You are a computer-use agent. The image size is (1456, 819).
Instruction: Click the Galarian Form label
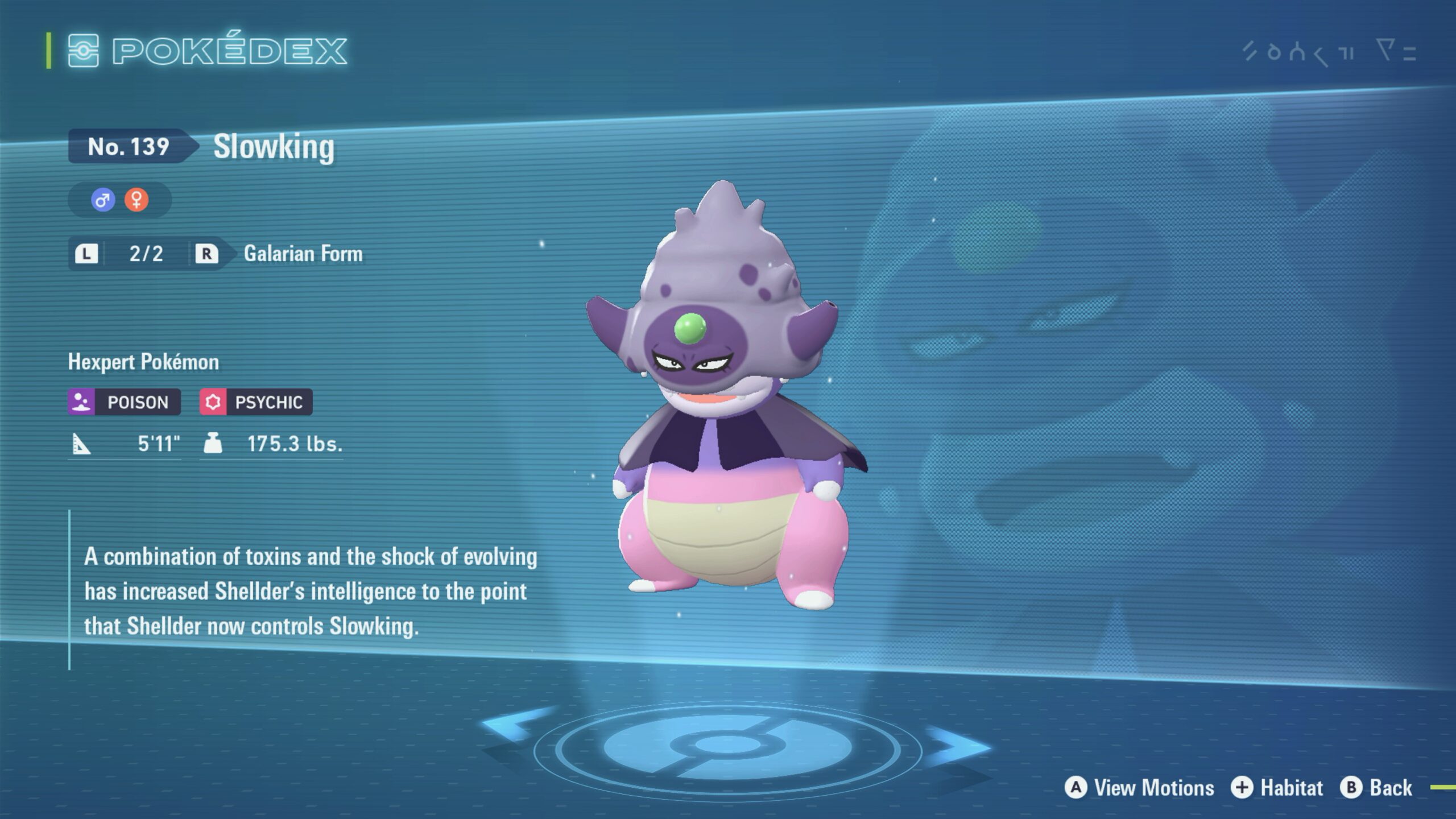303,254
